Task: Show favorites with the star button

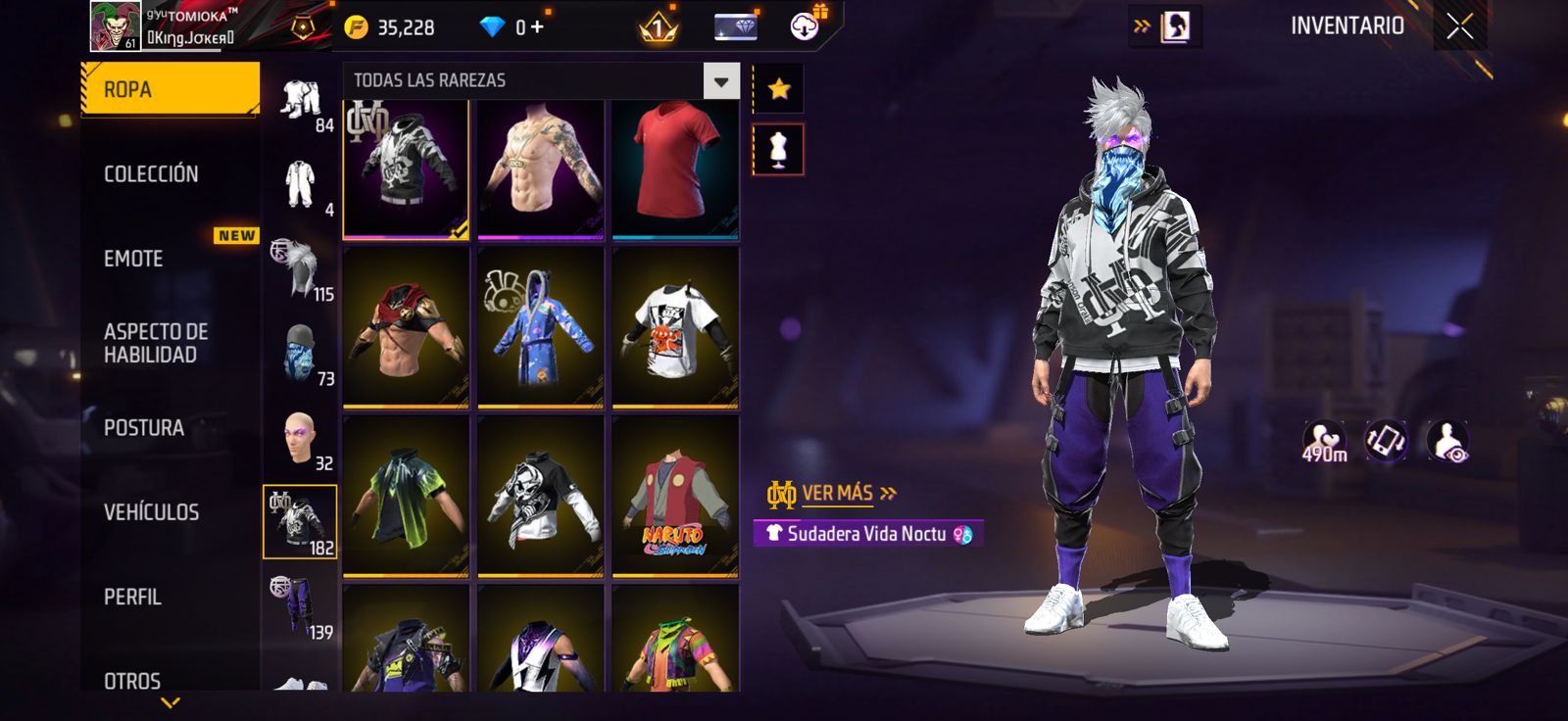Action: pyautogui.click(x=778, y=89)
